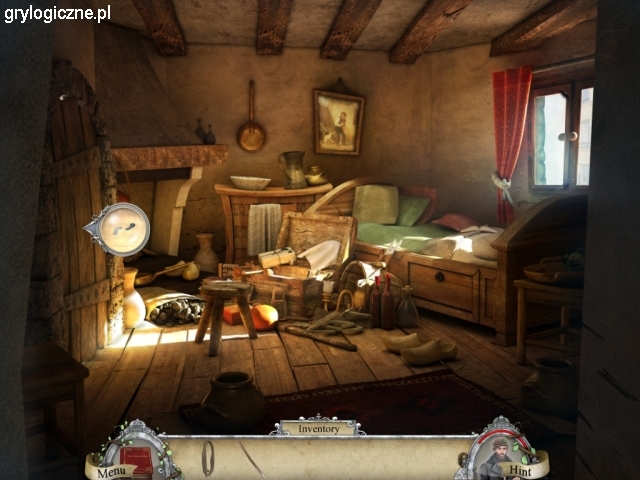Image resolution: width=640 pixels, height=480 pixels.
Task: Open the game Menu
Action: (111, 469)
